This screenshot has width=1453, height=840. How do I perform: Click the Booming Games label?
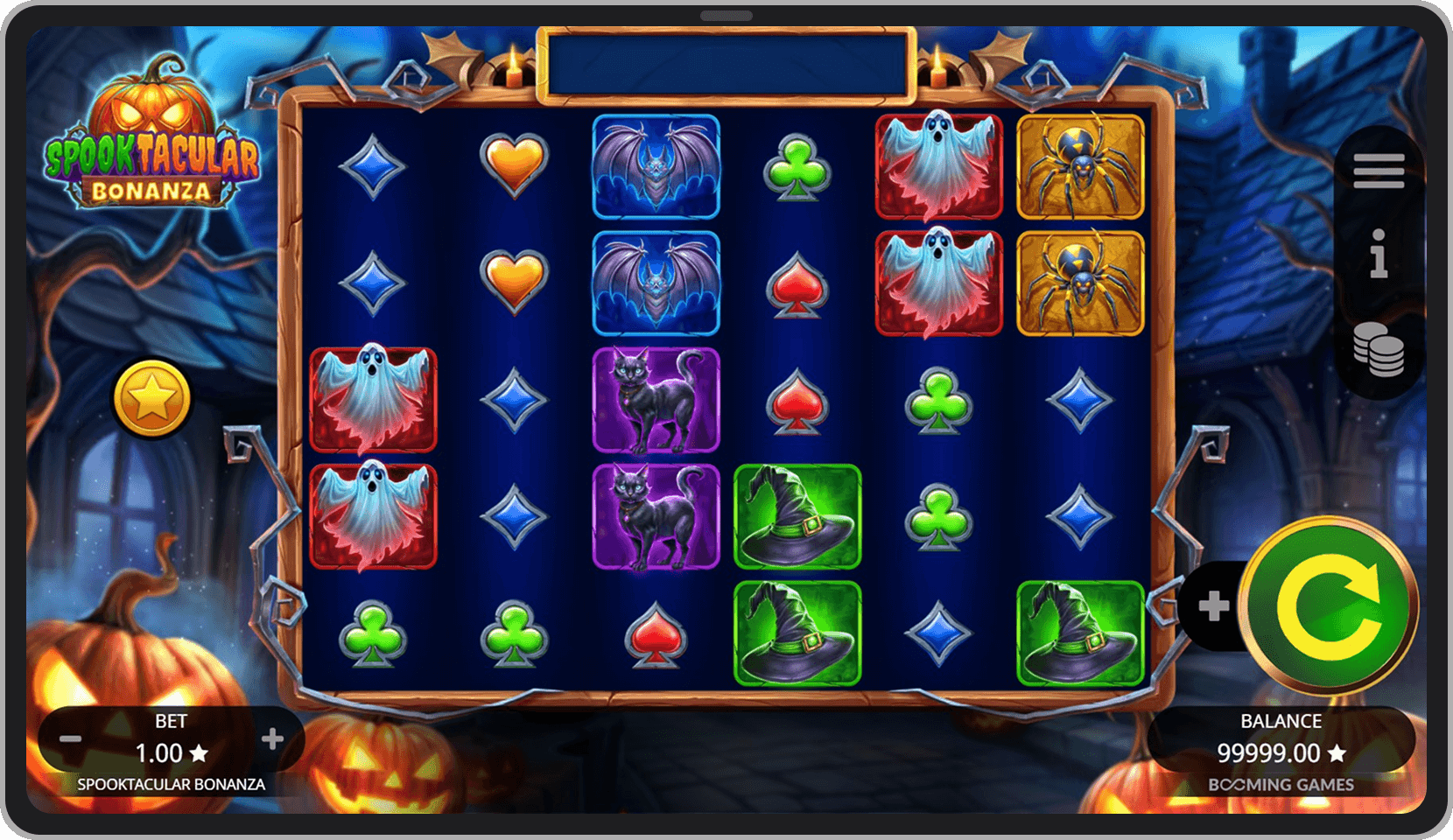pyautogui.click(x=1280, y=785)
